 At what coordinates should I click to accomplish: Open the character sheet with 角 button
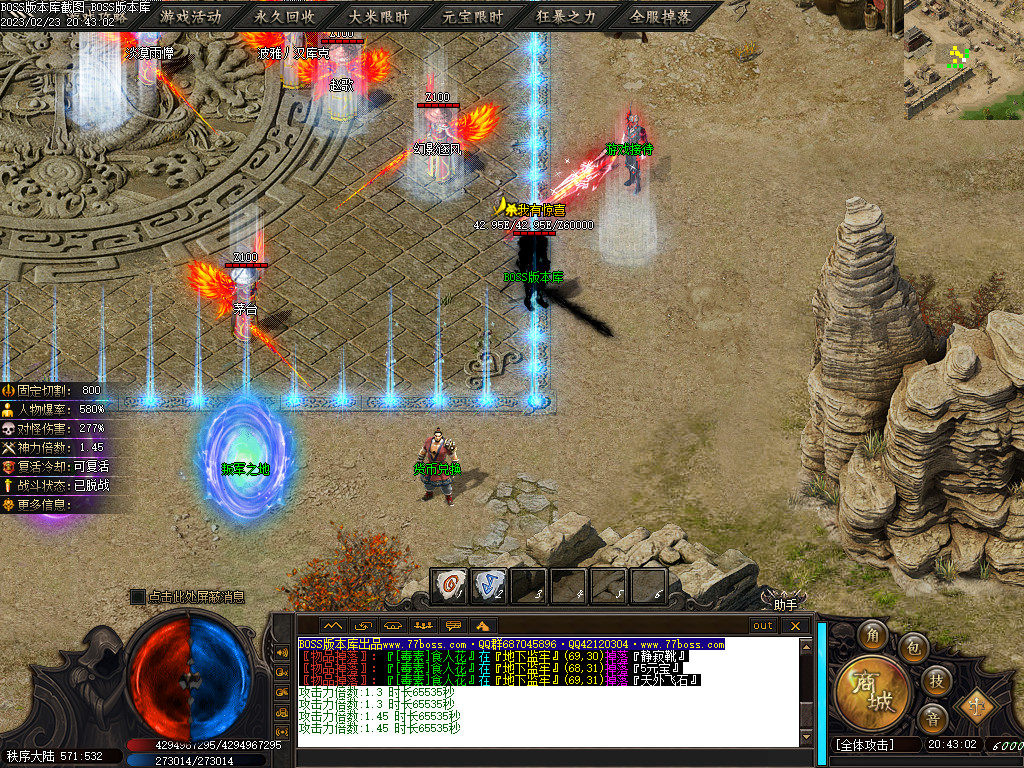tap(873, 635)
